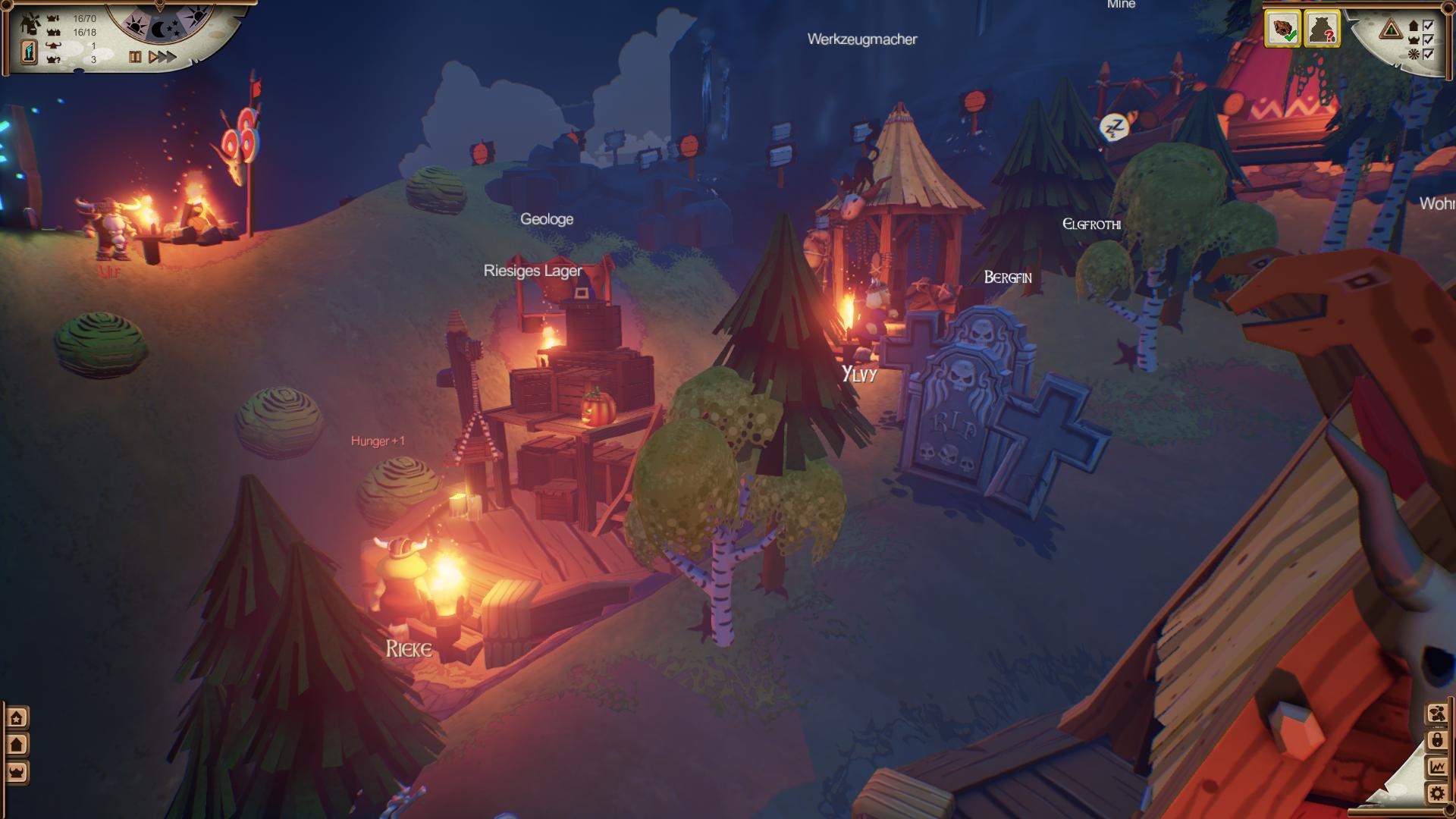Select the ore quest with green checkmark
This screenshot has height=819, width=1456.
click(x=1282, y=30)
